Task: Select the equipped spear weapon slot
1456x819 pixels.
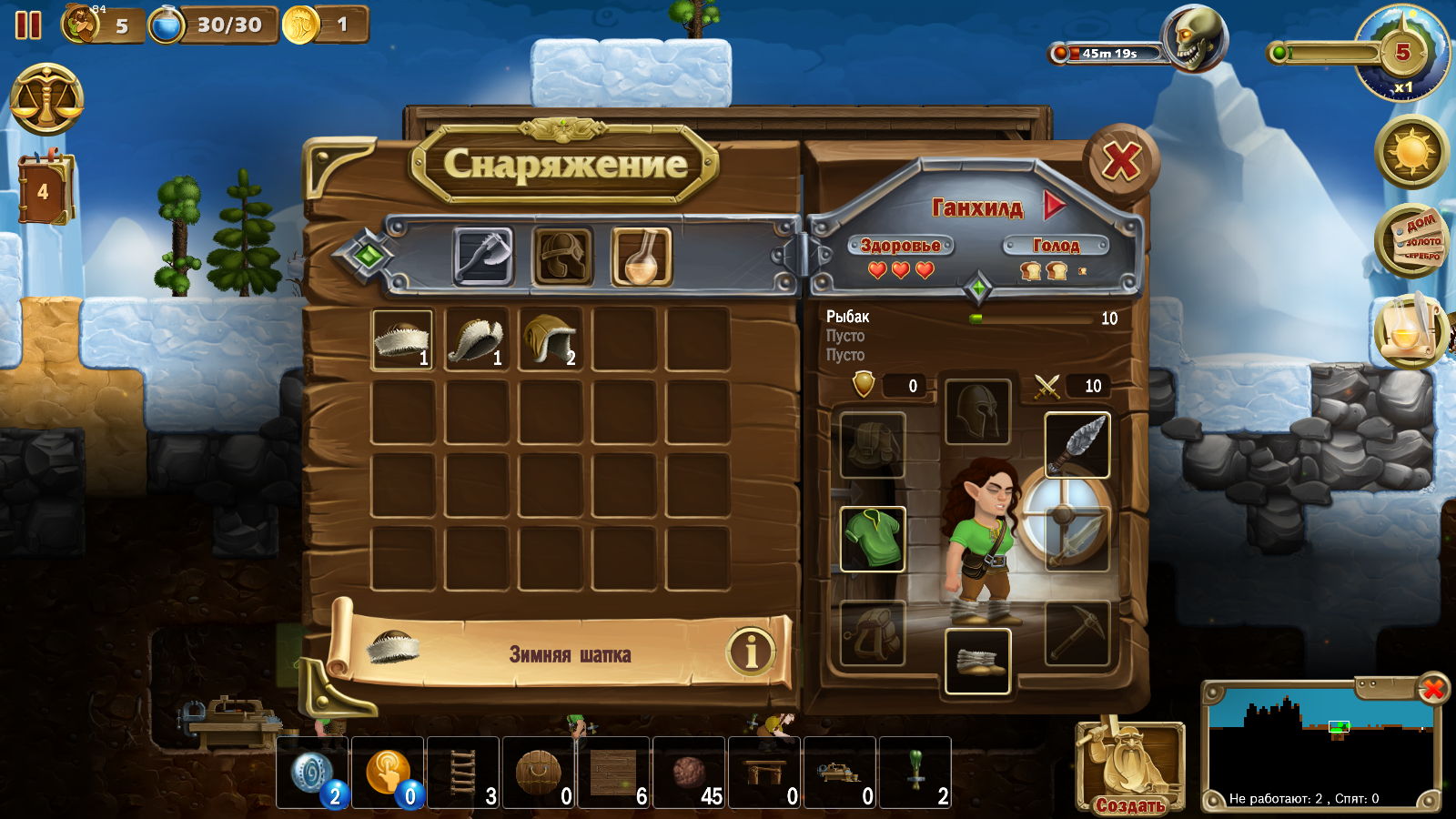Action: click(1077, 445)
